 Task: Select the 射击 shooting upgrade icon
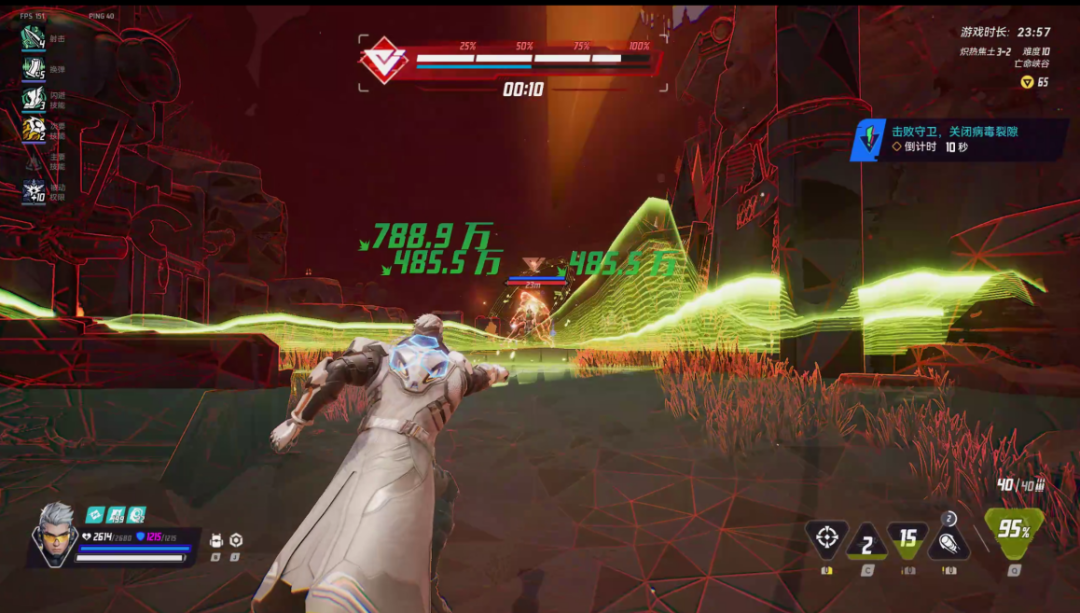[34, 38]
